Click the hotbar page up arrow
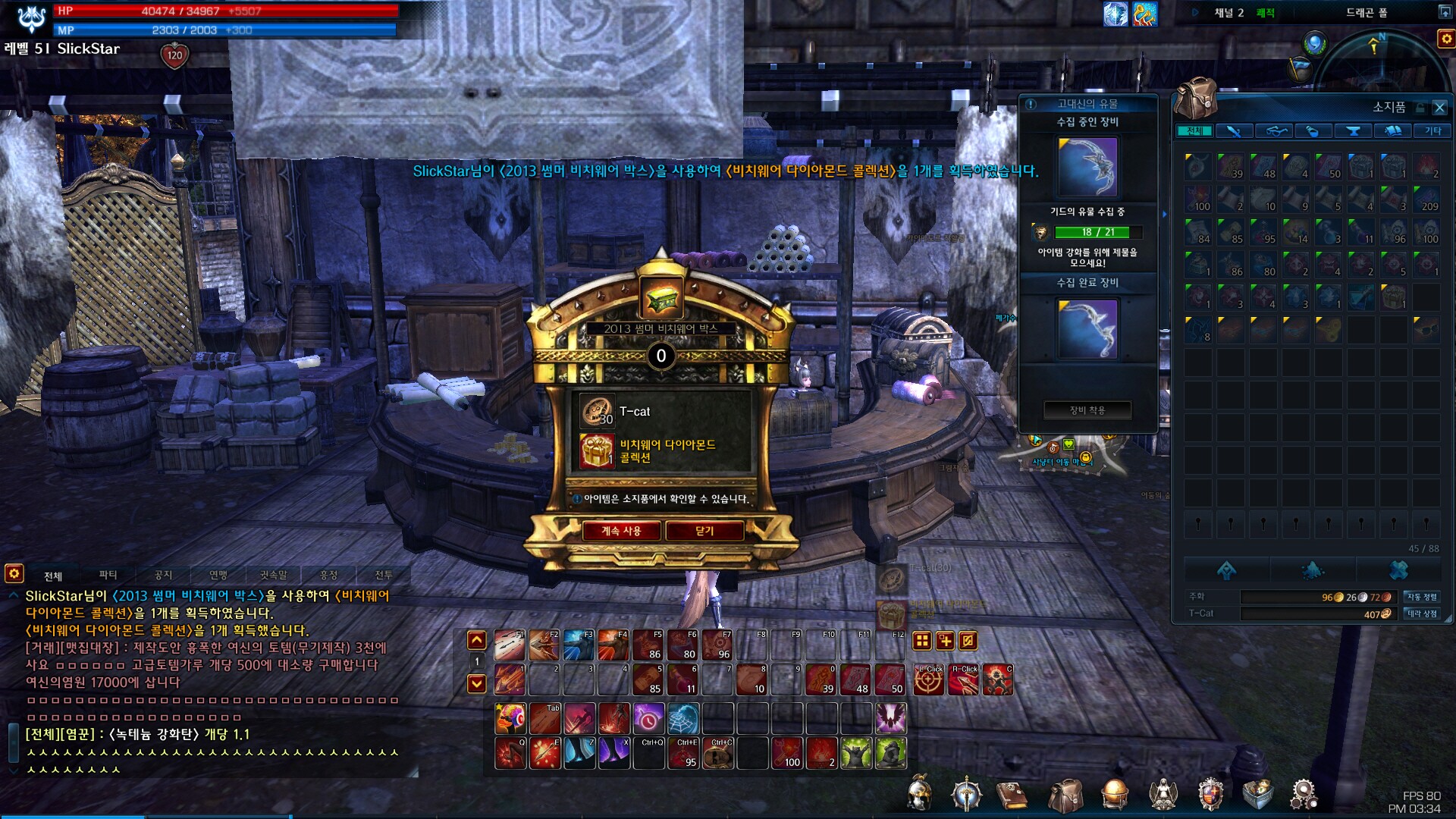The width and height of the screenshot is (1456, 819). tap(476, 641)
